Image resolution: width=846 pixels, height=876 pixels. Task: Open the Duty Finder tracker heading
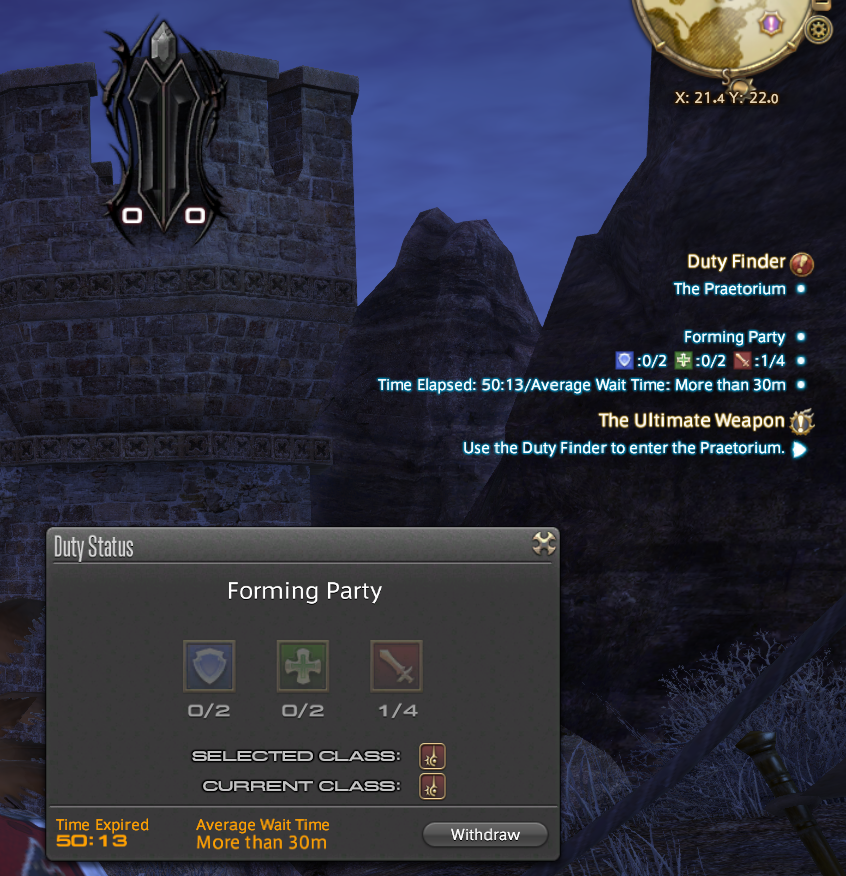(736, 262)
